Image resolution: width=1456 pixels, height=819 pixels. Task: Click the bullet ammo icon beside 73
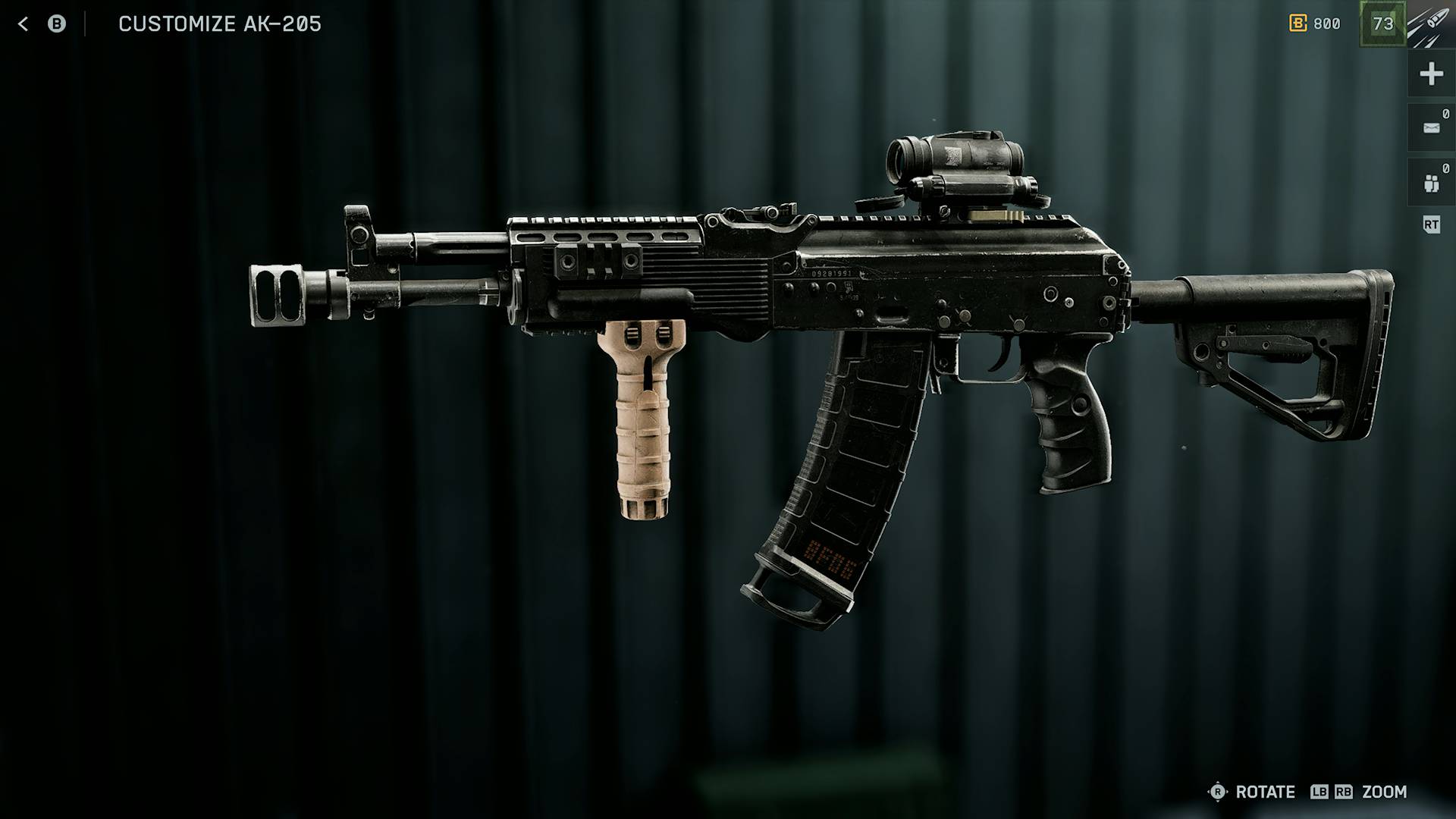tap(1429, 24)
